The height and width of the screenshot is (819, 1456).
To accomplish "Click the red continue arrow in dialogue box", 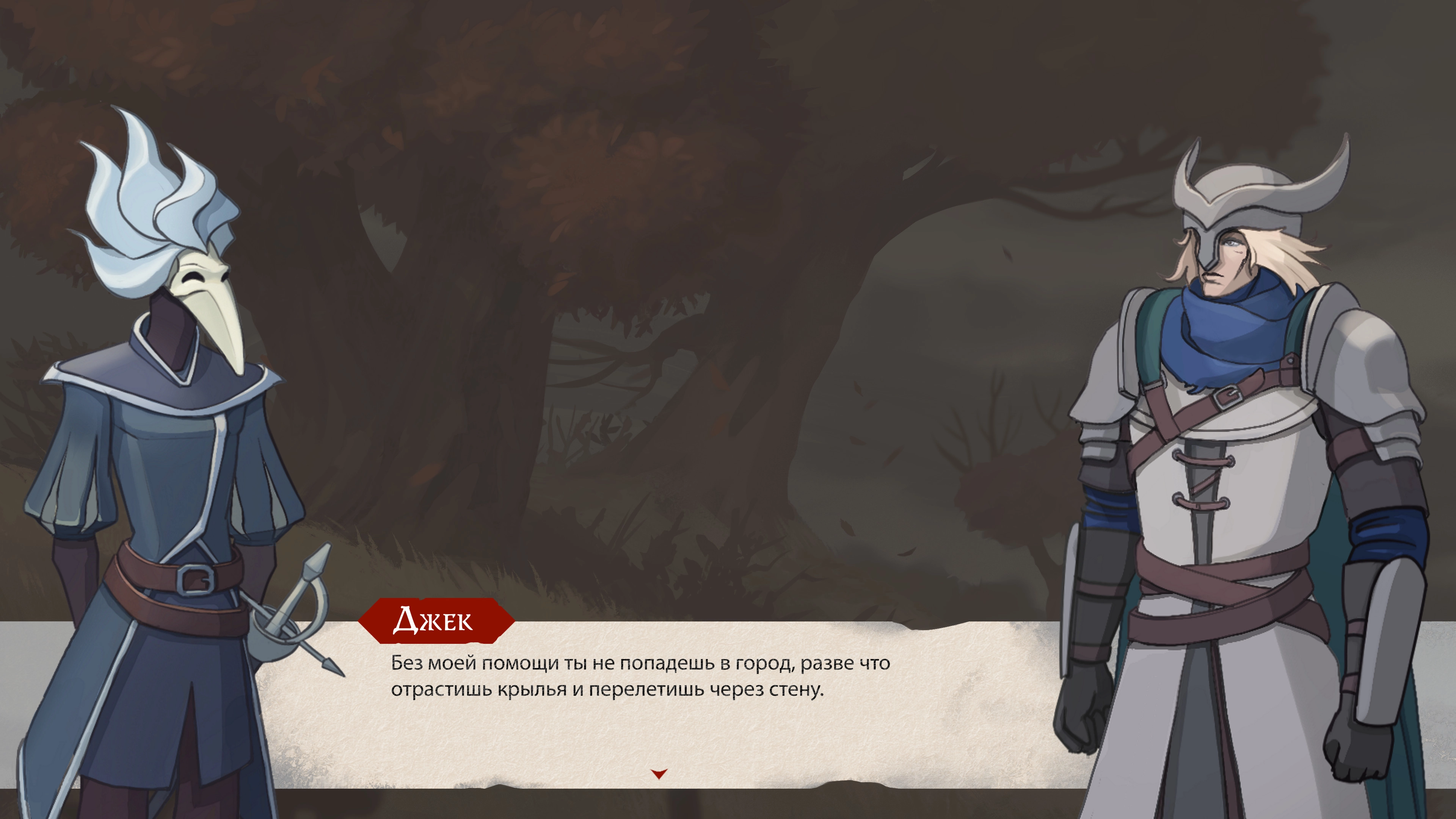I will [659, 773].
